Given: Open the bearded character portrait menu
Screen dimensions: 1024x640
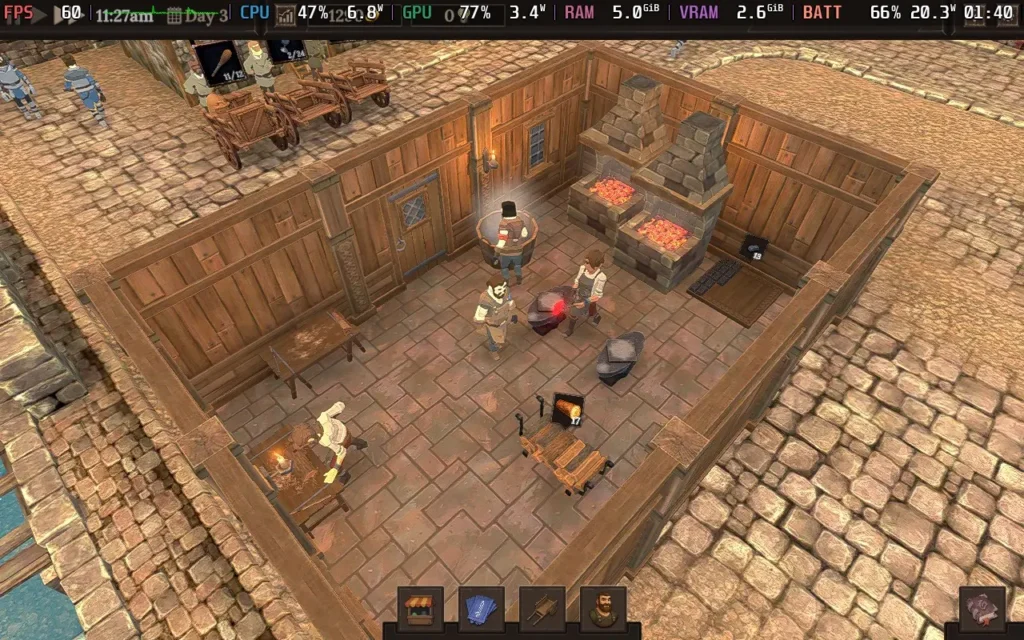Looking at the screenshot, I should click(603, 608).
